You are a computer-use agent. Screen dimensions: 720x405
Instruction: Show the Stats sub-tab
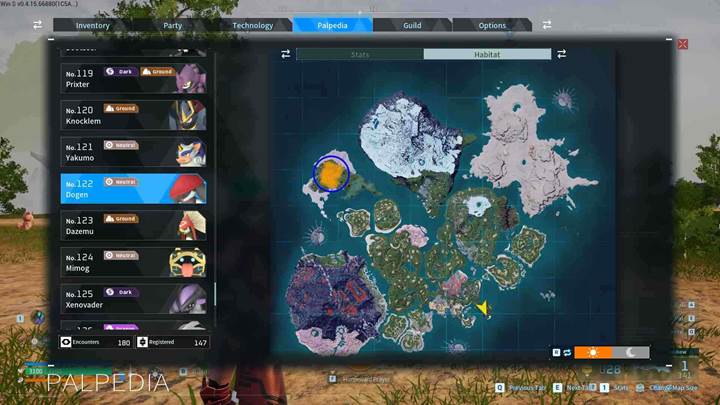[x=360, y=54]
